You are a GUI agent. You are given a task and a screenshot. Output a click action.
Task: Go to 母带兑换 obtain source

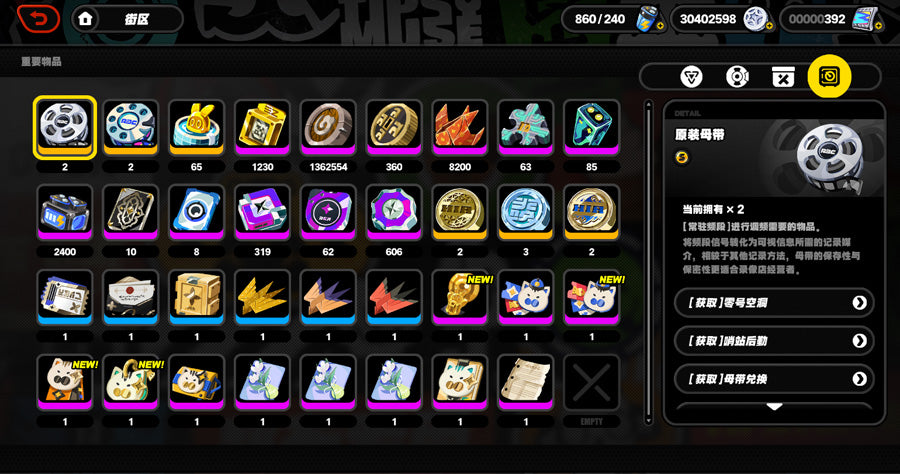(x=773, y=379)
